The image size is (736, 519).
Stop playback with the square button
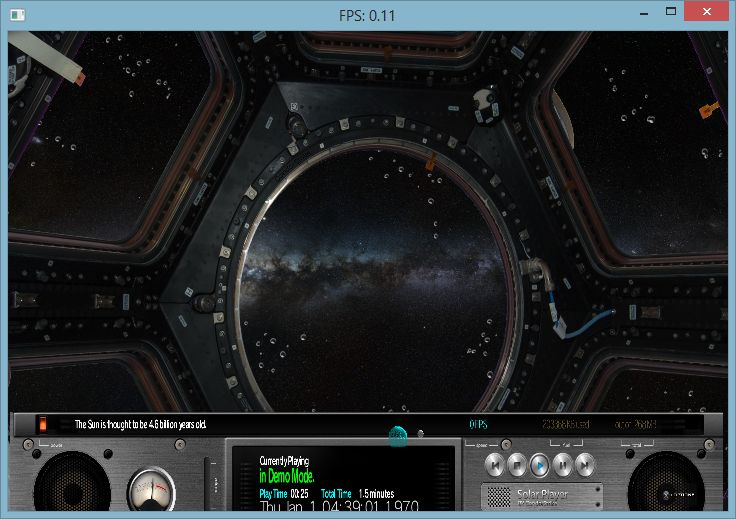click(x=515, y=464)
